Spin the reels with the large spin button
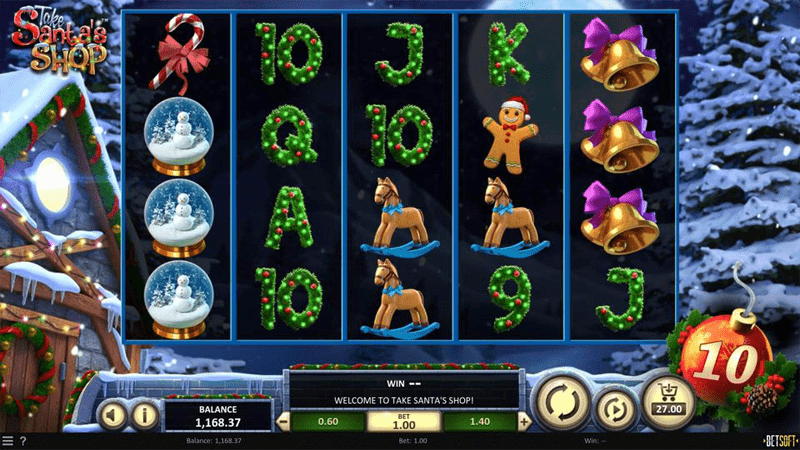The image size is (800, 450). 561,402
